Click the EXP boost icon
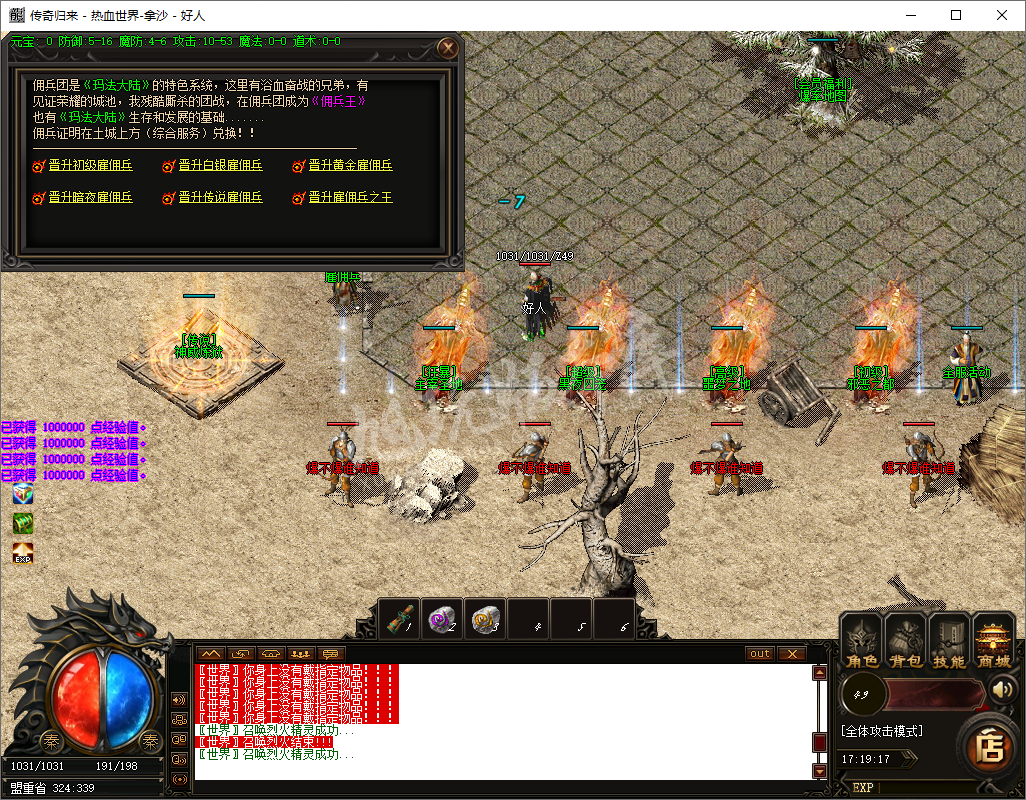1026x800 pixels. click(x=22, y=552)
